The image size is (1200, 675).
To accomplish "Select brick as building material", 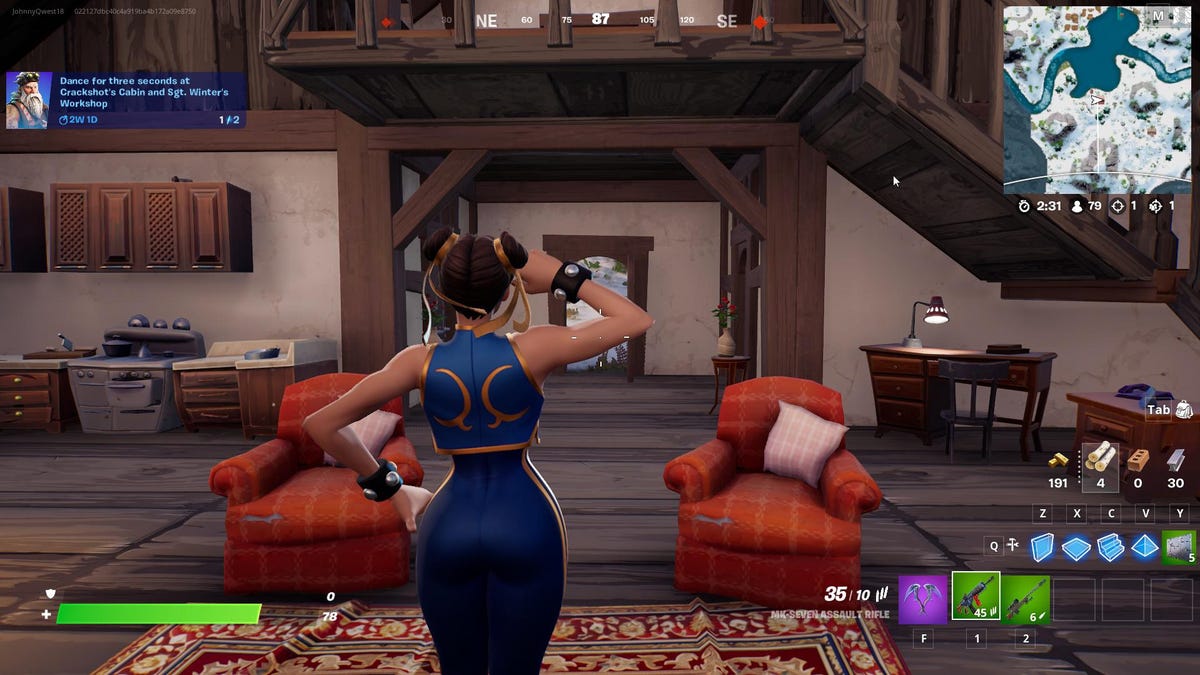I will (1137, 459).
